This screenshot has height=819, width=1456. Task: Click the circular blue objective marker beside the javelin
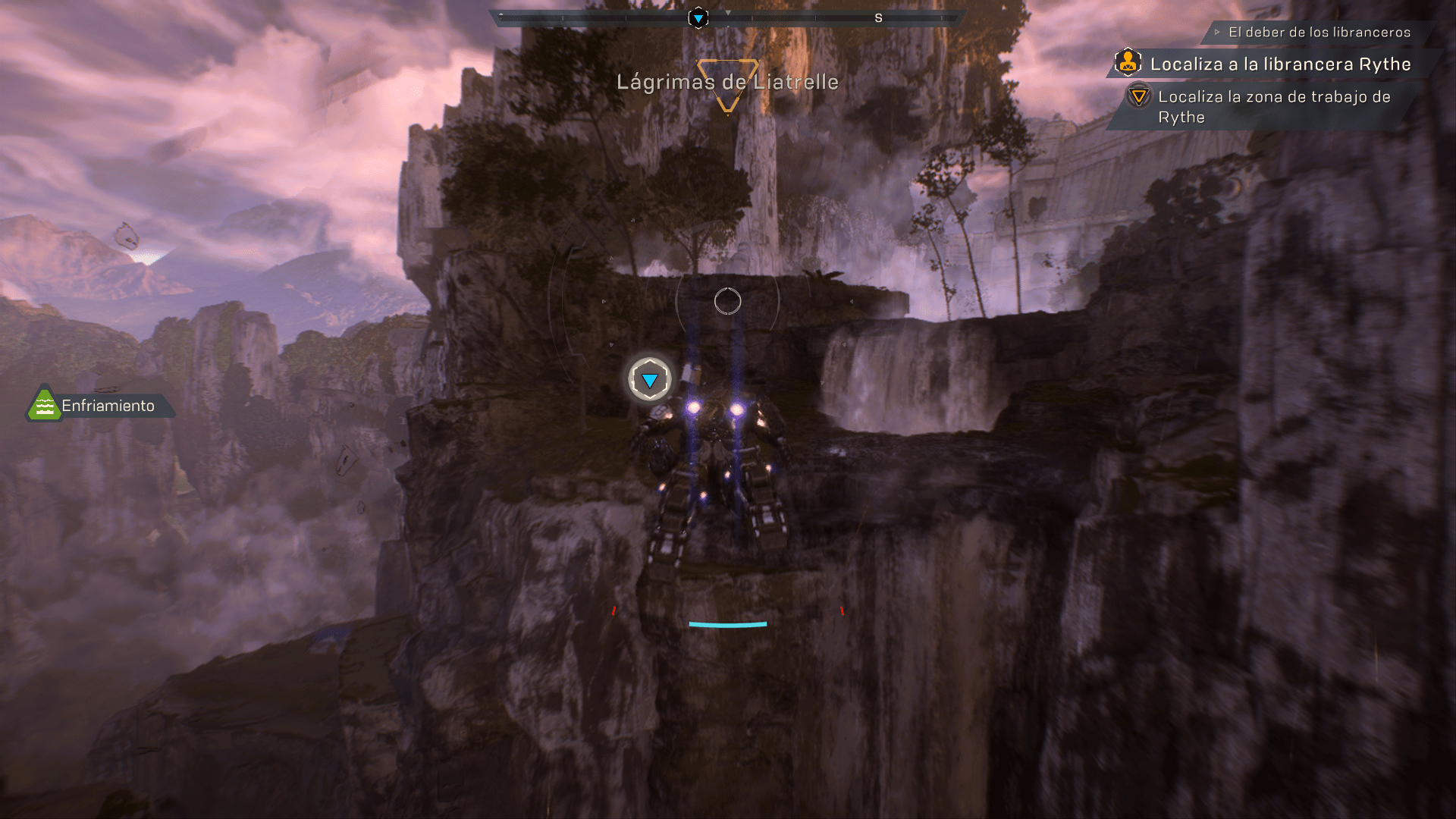coord(650,379)
